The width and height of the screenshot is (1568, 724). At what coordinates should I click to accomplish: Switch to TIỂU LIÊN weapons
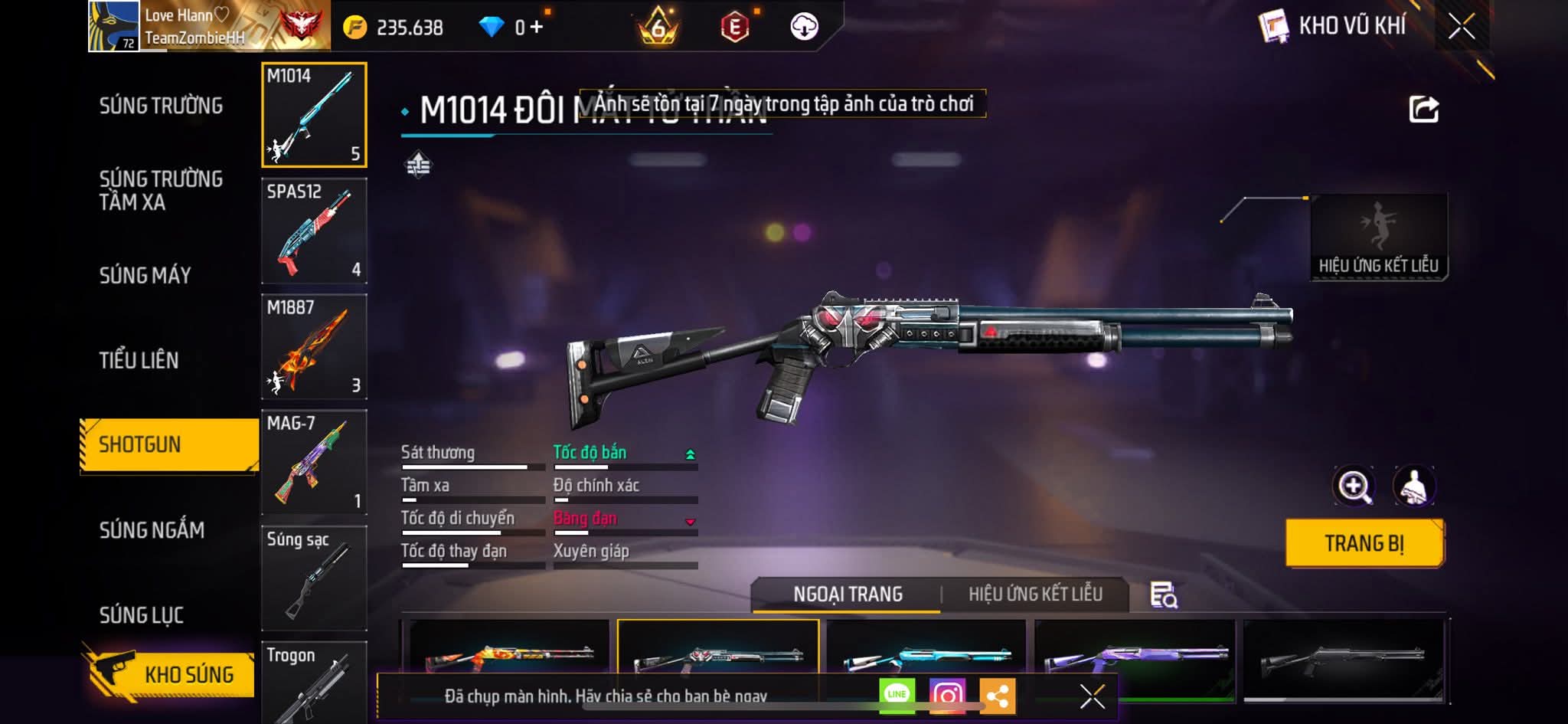click(139, 360)
